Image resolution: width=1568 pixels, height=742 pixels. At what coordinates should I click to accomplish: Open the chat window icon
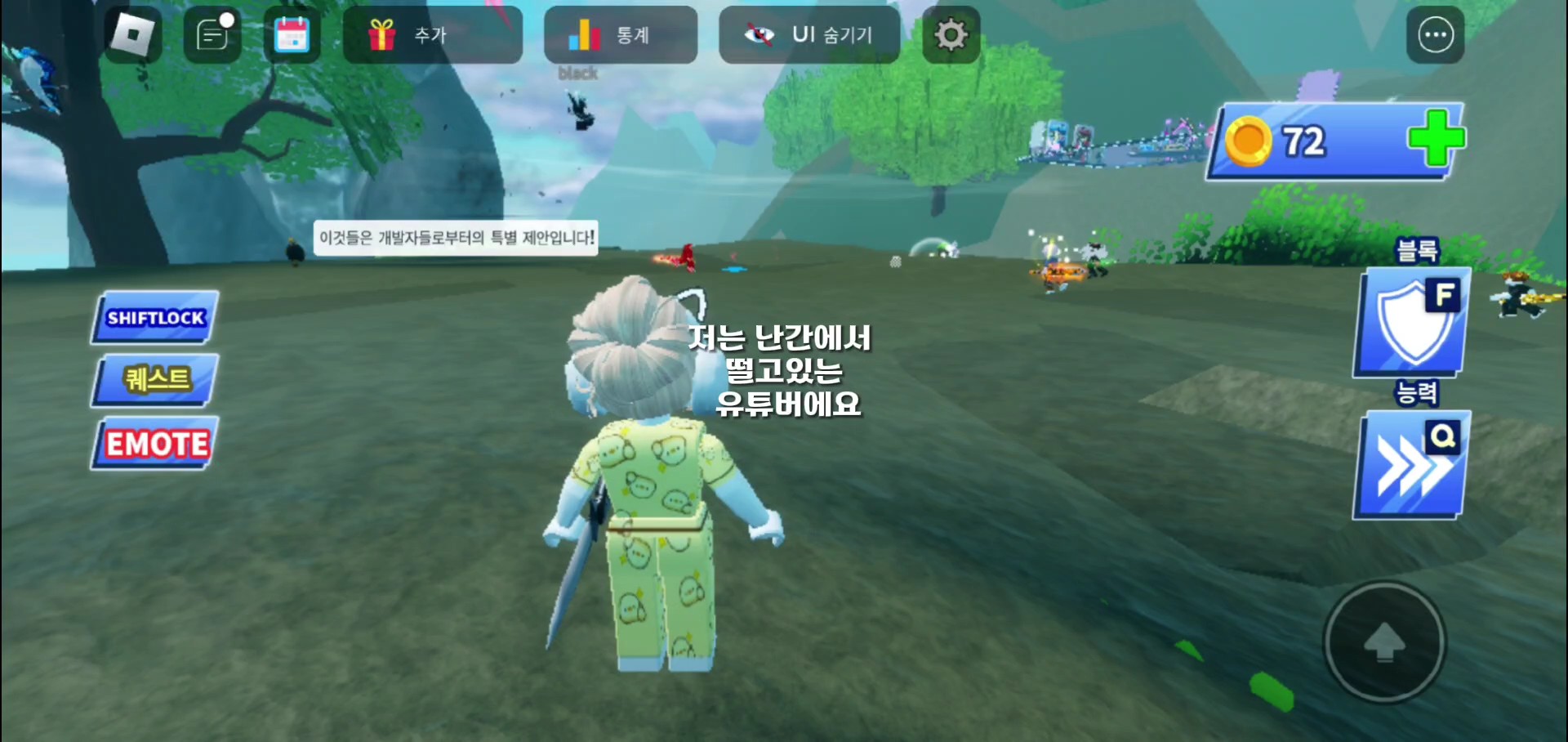pyautogui.click(x=212, y=35)
